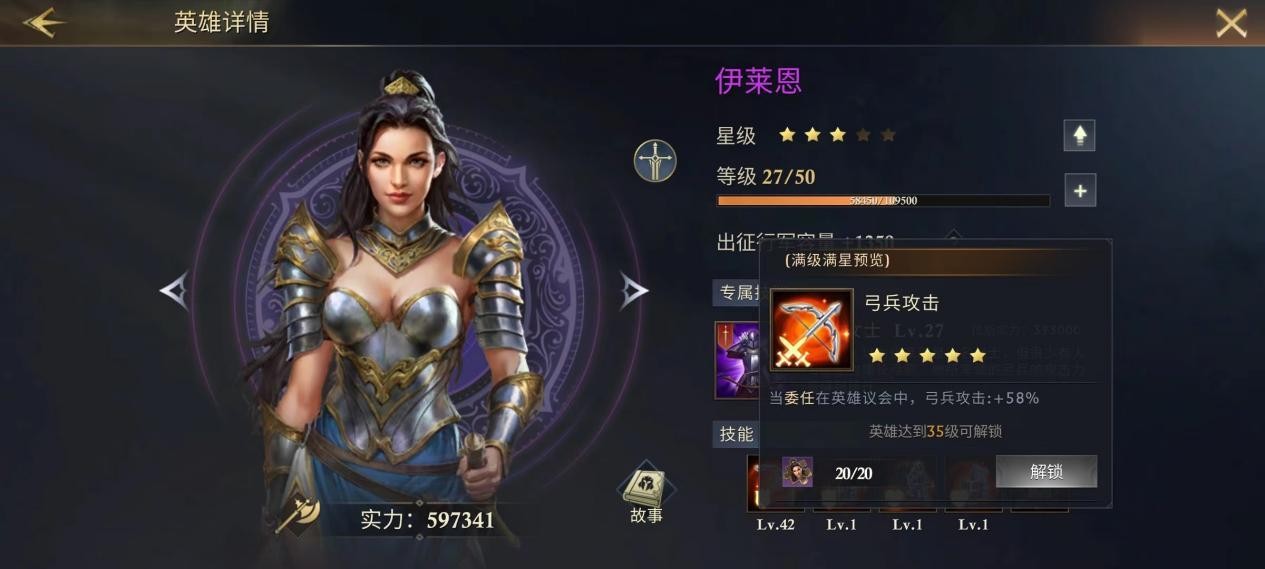Tap the hero fragment portrait icon
This screenshot has height=569, width=1265.
797,471
